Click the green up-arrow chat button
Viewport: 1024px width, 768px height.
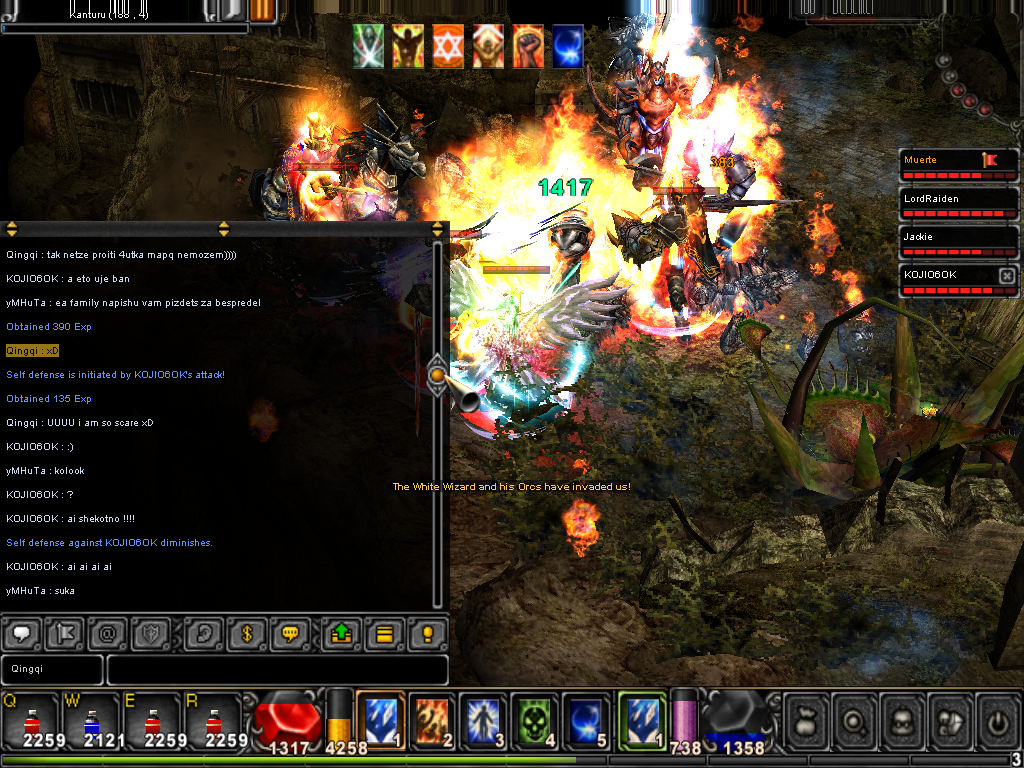tap(338, 634)
